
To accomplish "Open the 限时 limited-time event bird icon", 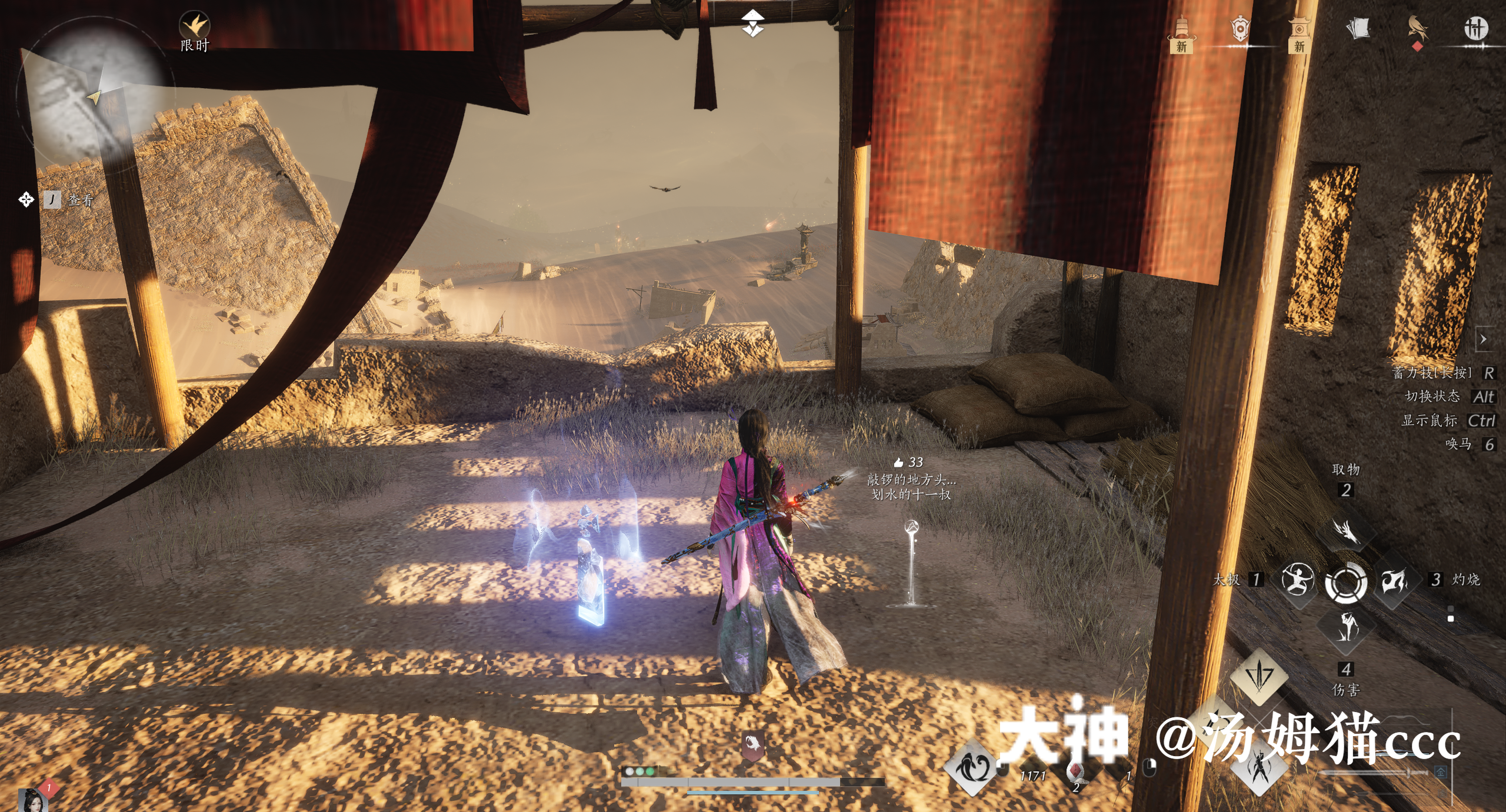I will pyautogui.click(x=194, y=26).
